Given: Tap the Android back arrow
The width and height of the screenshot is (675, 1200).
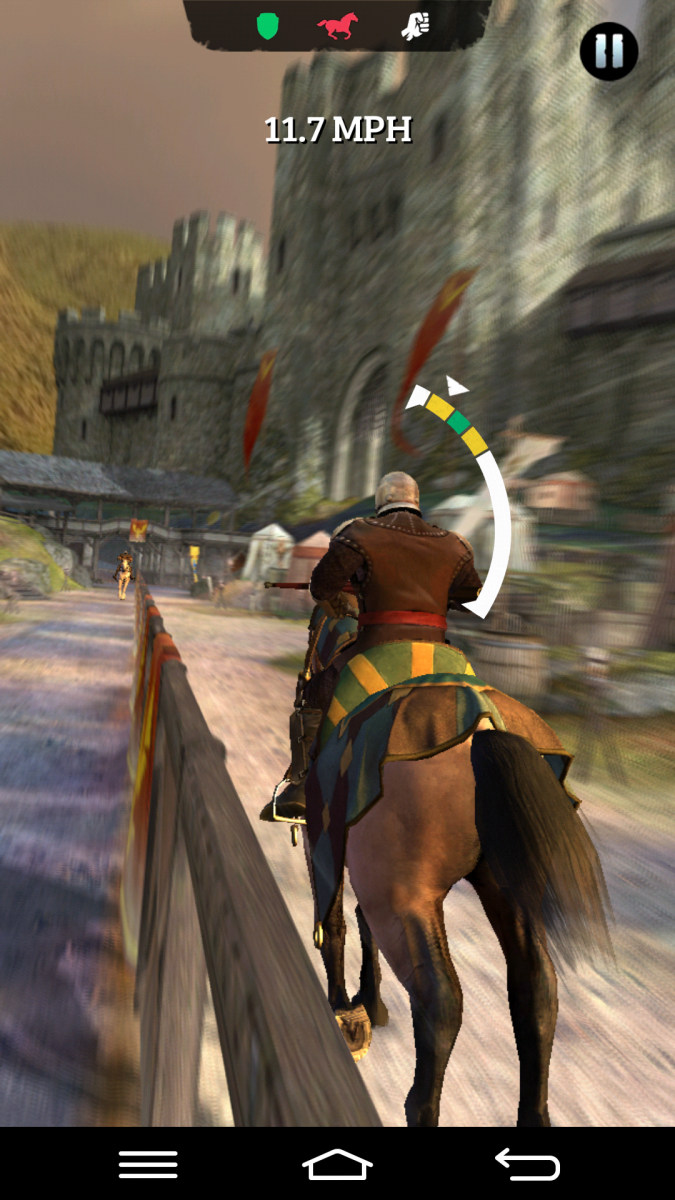Looking at the screenshot, I should (526, 1164).
